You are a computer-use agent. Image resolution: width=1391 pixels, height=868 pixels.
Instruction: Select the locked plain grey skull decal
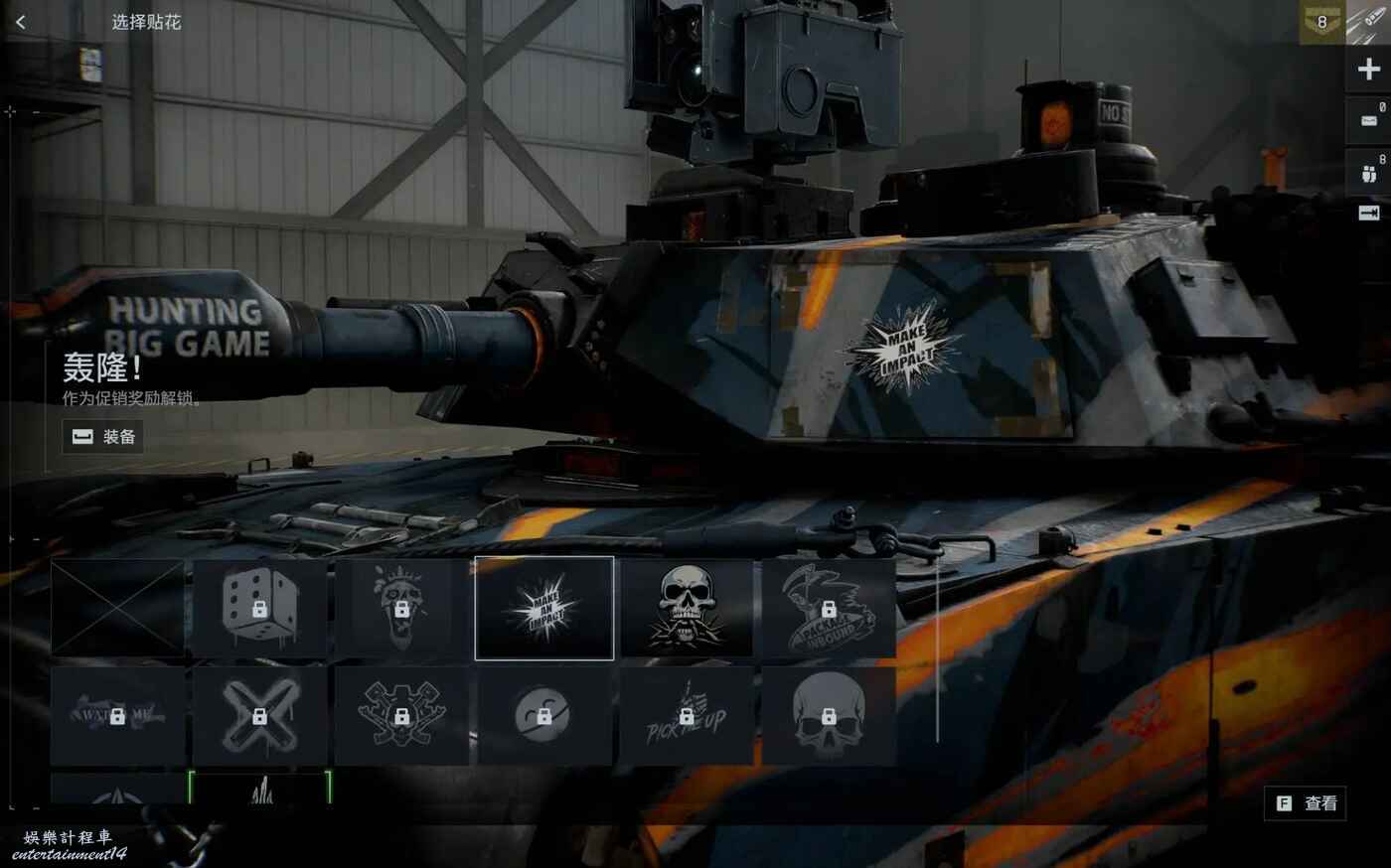pyautogui.click(x=829, y=715)
